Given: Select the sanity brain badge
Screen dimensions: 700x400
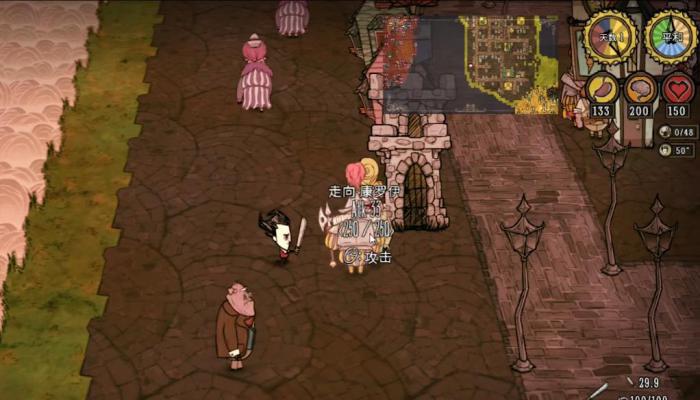Looking at the screenshot, I should 640,90.
